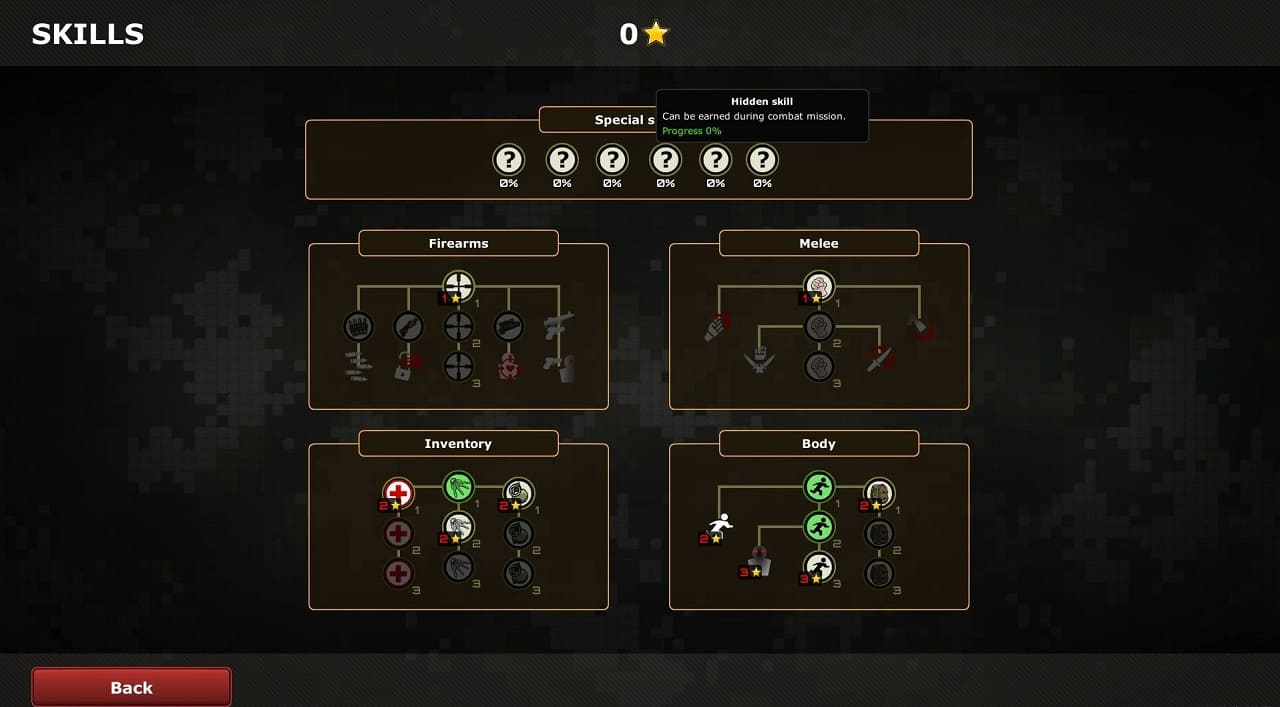Select the level 3 running Body skill

(819, 567)
